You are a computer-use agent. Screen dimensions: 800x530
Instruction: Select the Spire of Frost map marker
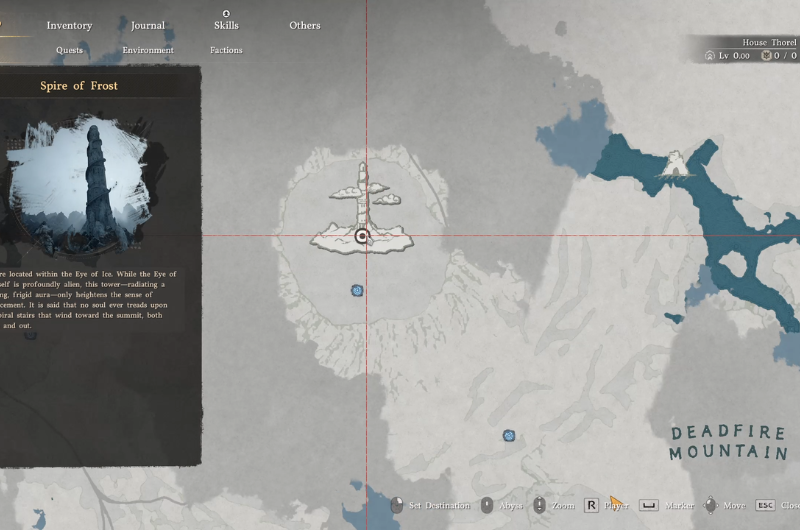point(362,236)
